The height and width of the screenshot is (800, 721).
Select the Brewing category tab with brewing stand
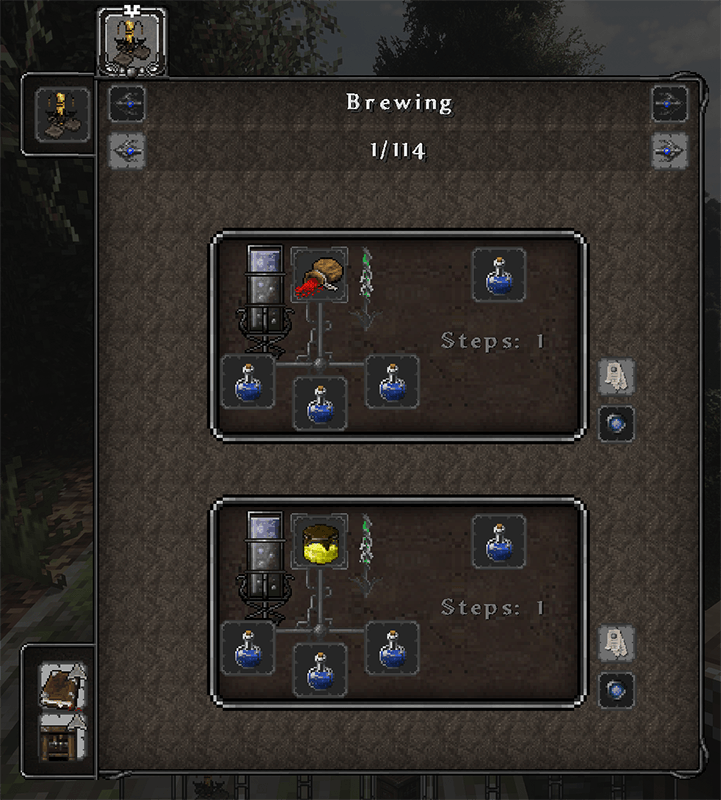click(131, 40)
